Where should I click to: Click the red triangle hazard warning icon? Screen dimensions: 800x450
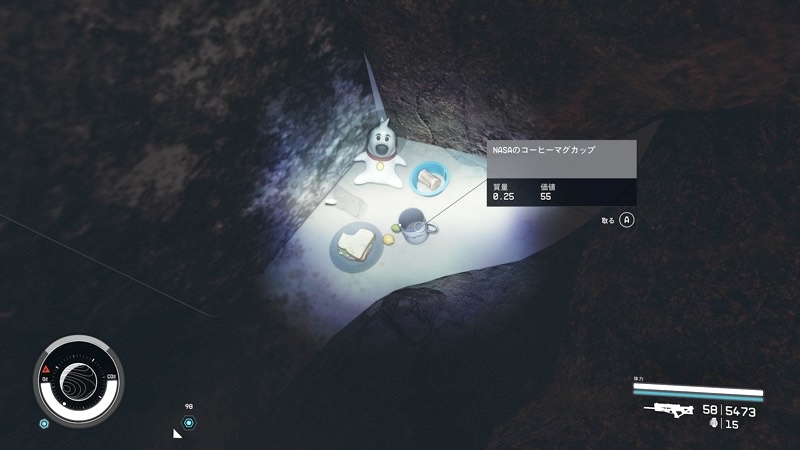(x=47, y=369)
